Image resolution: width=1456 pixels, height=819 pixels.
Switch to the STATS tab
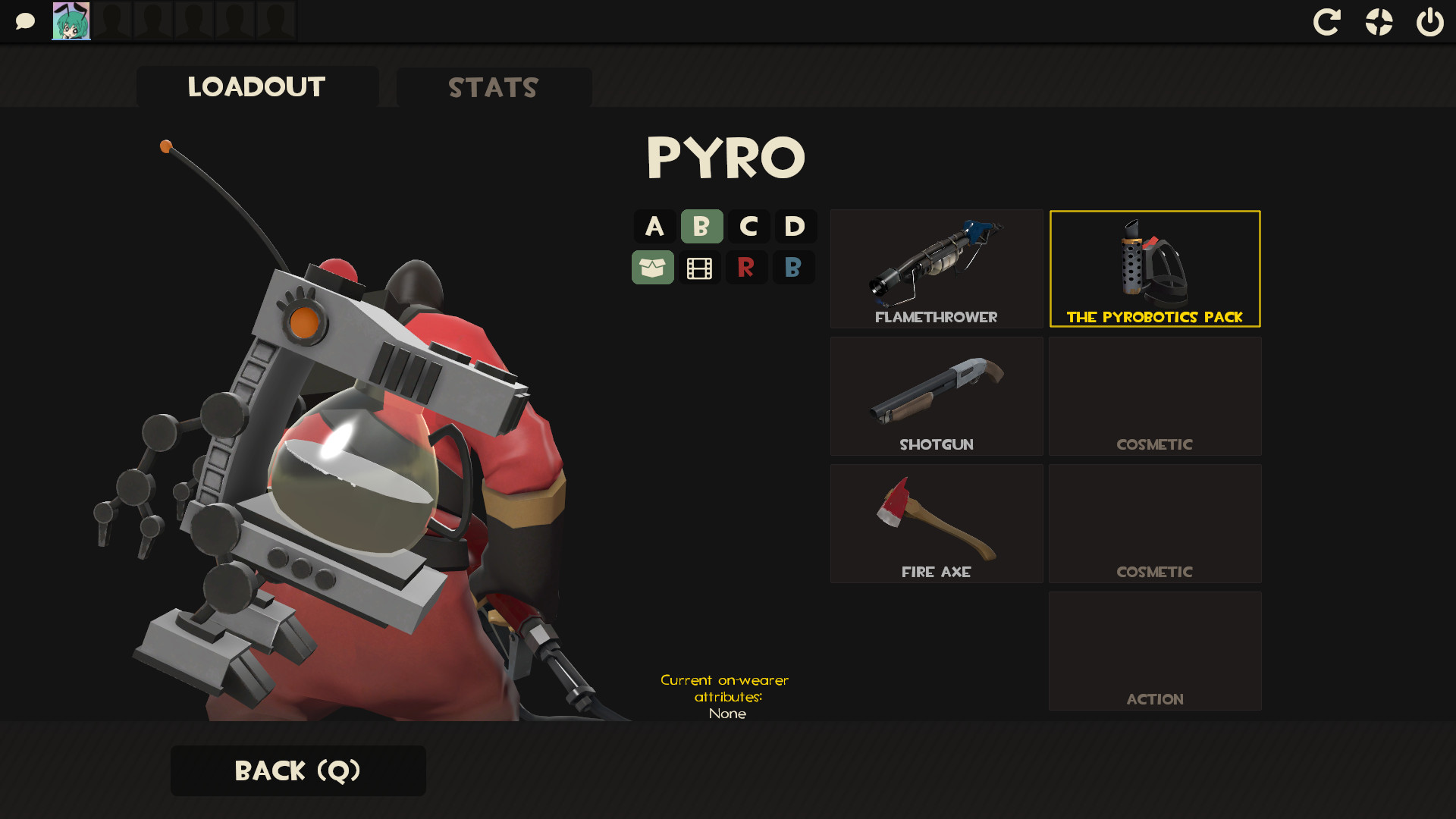[x=493, y=87]
